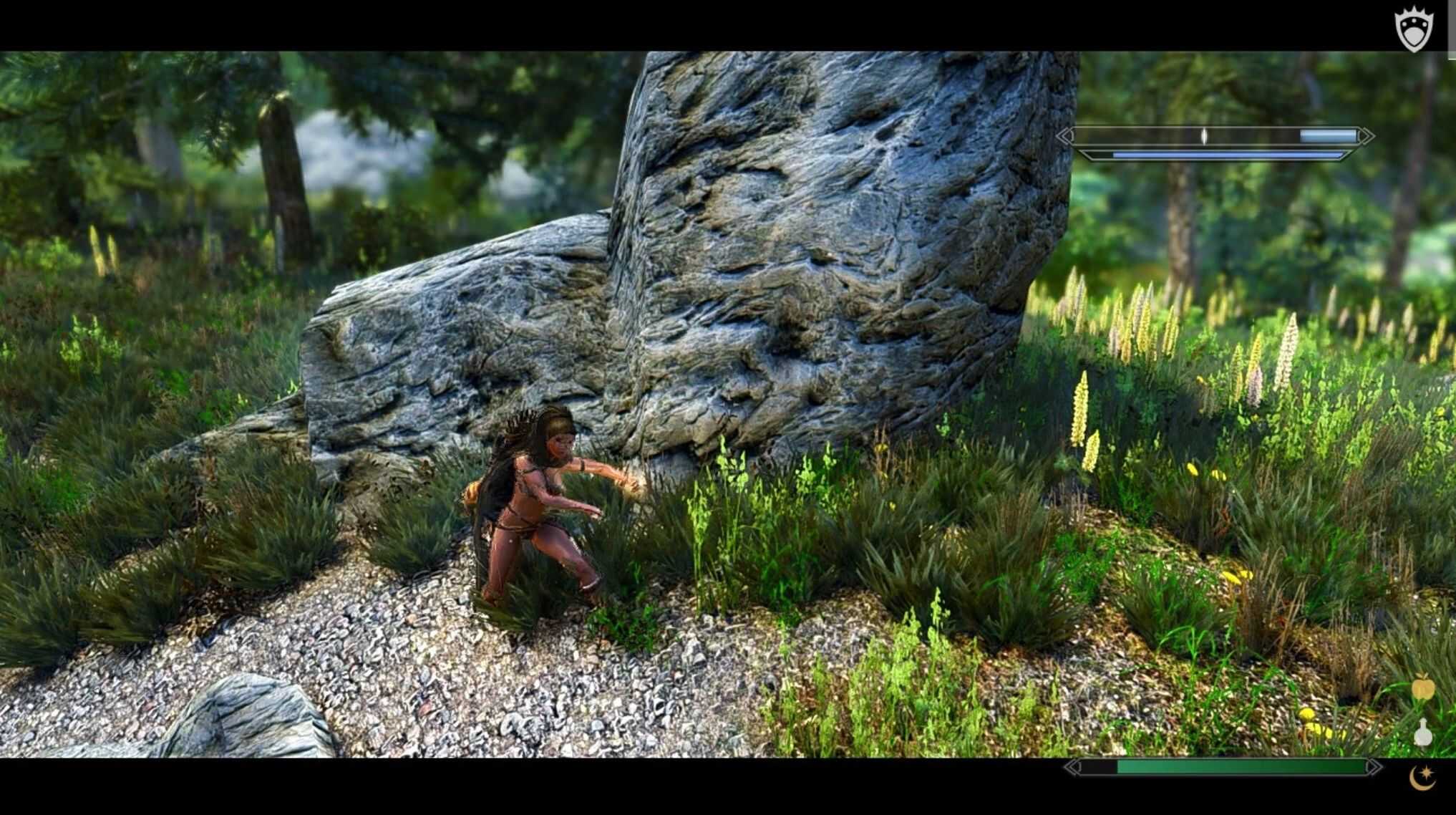Click the compass bar center marker
The width and height of the screenshot is (1456, 815).
[1204, 136]
